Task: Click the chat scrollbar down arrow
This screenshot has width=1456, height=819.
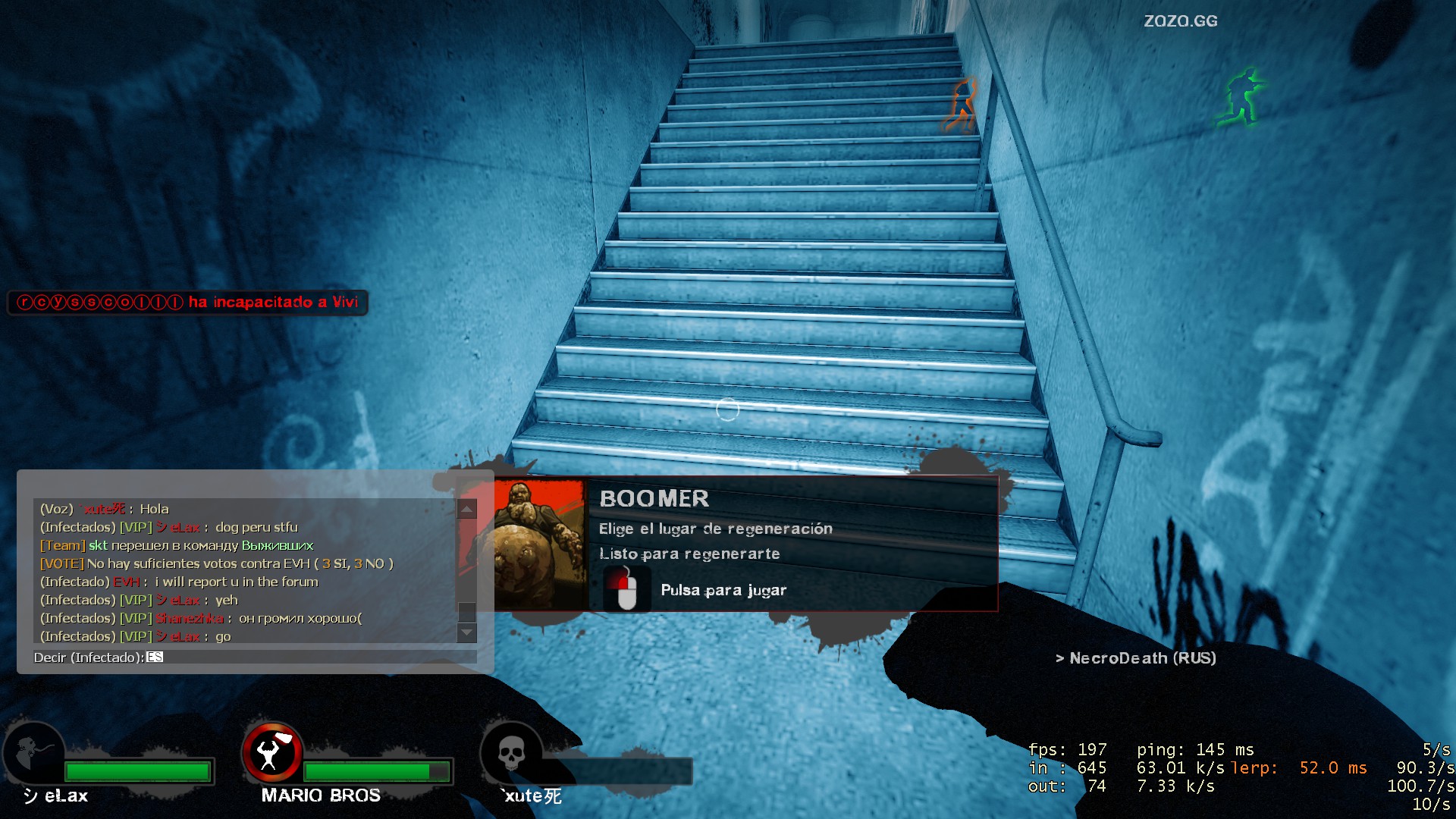Action: (467, 632)
